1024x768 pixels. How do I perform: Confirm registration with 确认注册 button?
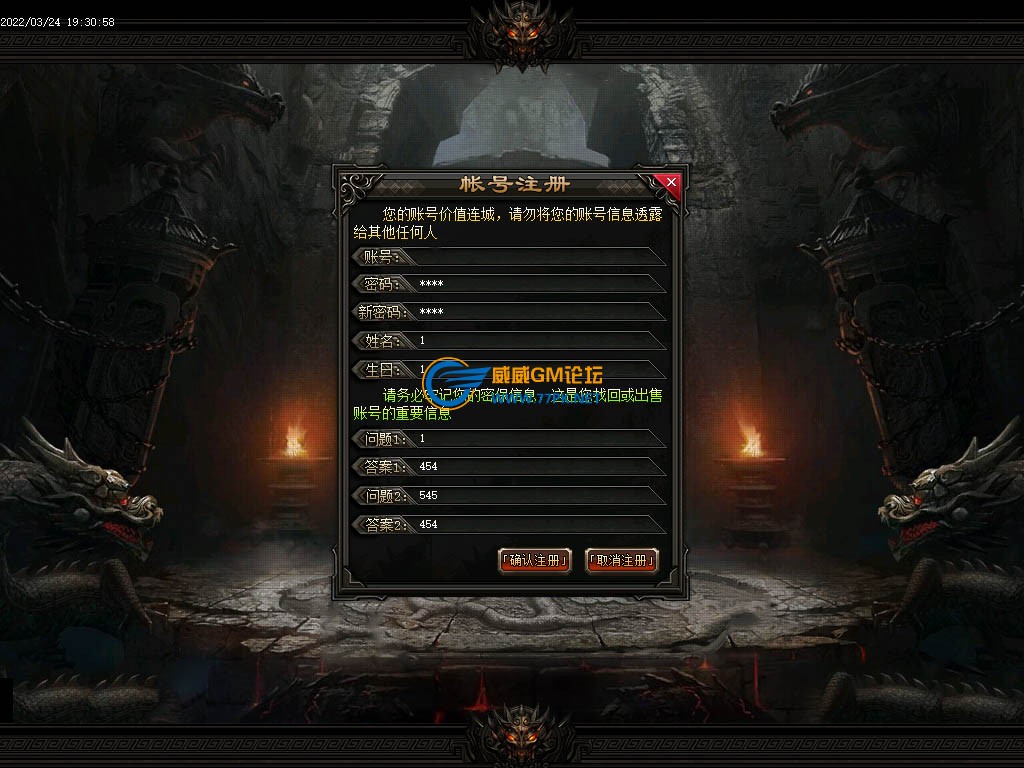(535, 560)
